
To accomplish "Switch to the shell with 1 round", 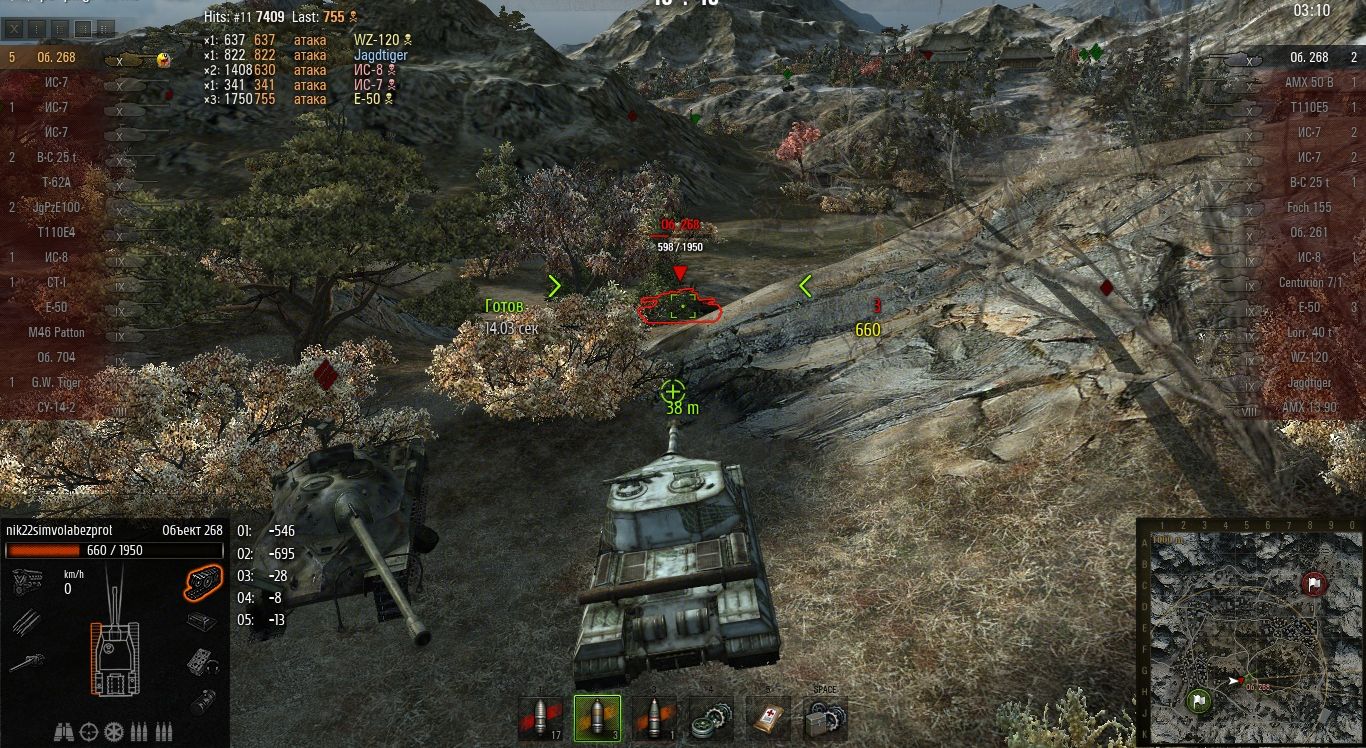I will [654, 718].
